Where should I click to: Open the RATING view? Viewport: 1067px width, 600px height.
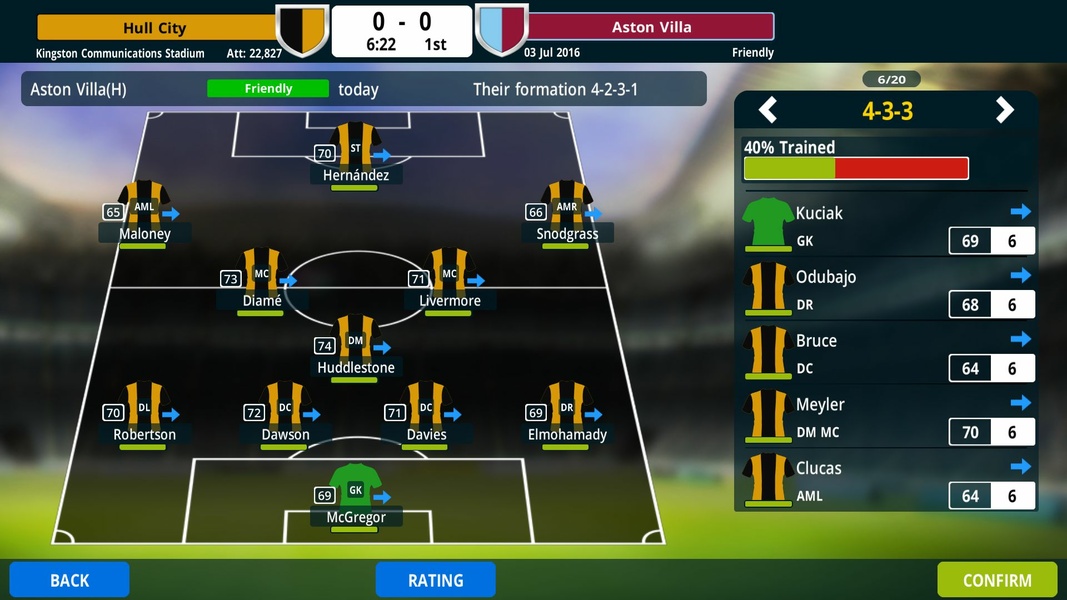coord(435,580)
